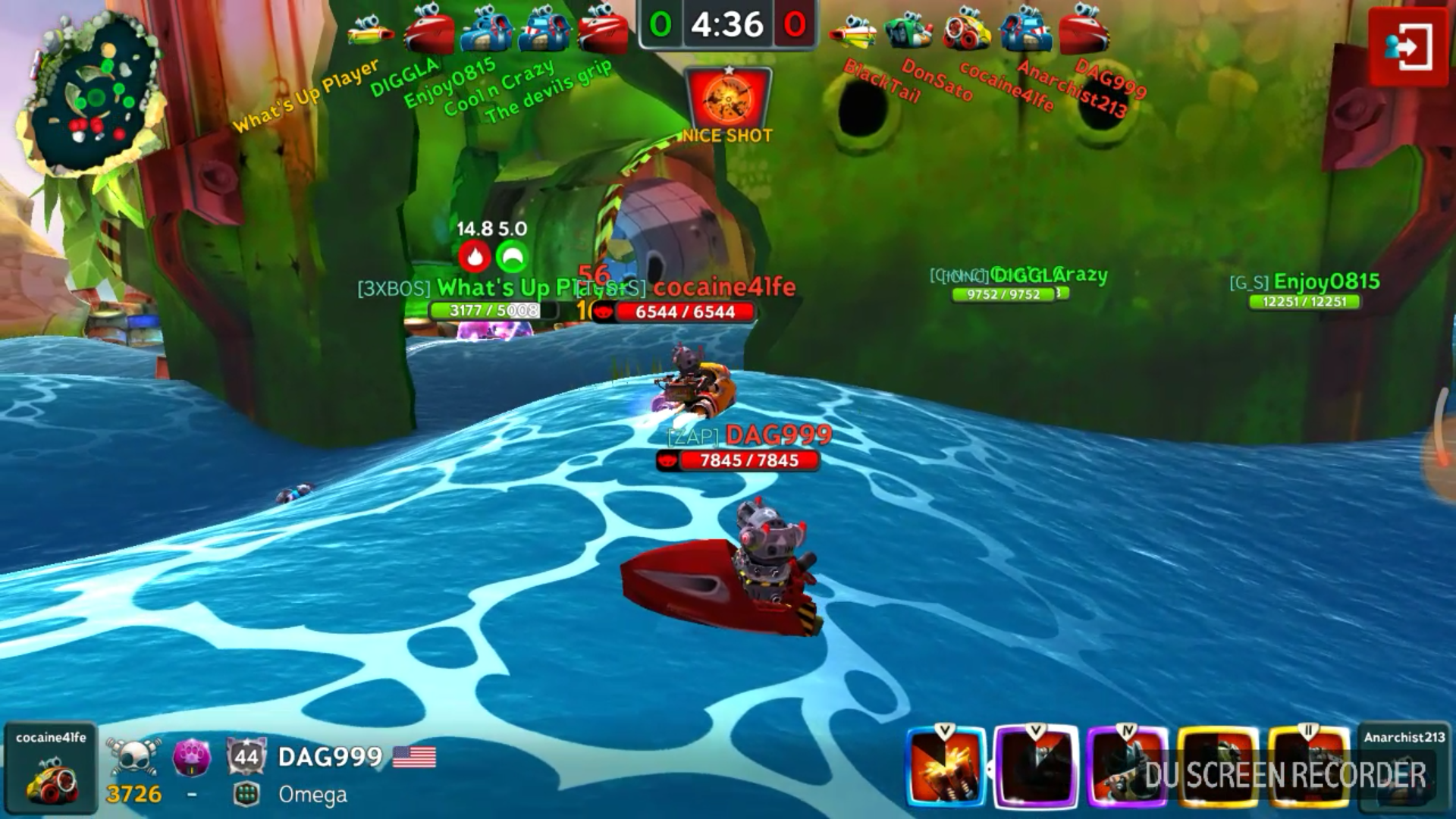1456x819 pixels.
Task: Leave the match with the red exit button
Action: click(x=1407, y=48)
